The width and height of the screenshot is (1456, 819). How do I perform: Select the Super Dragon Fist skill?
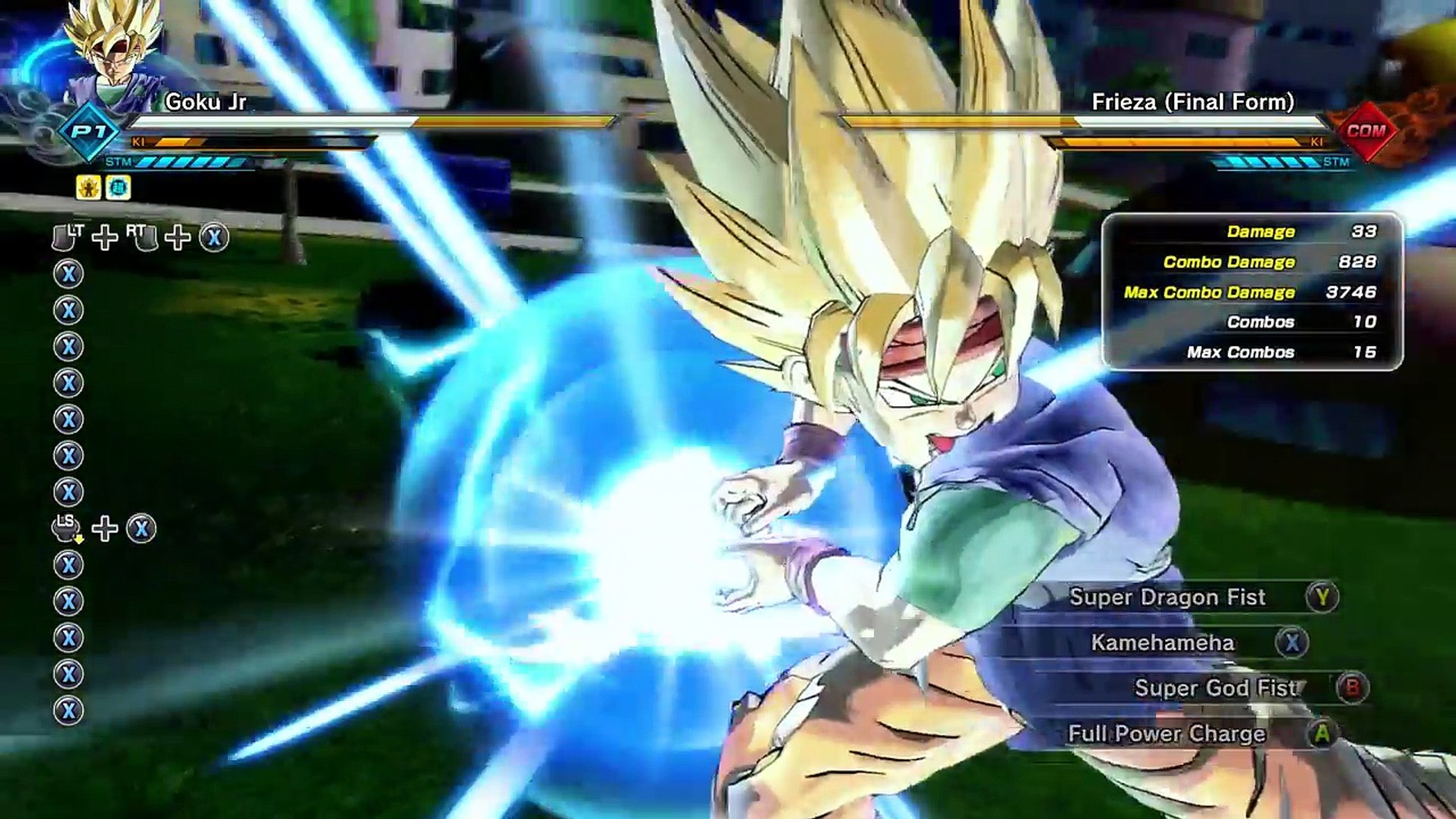pos(1168,598)
